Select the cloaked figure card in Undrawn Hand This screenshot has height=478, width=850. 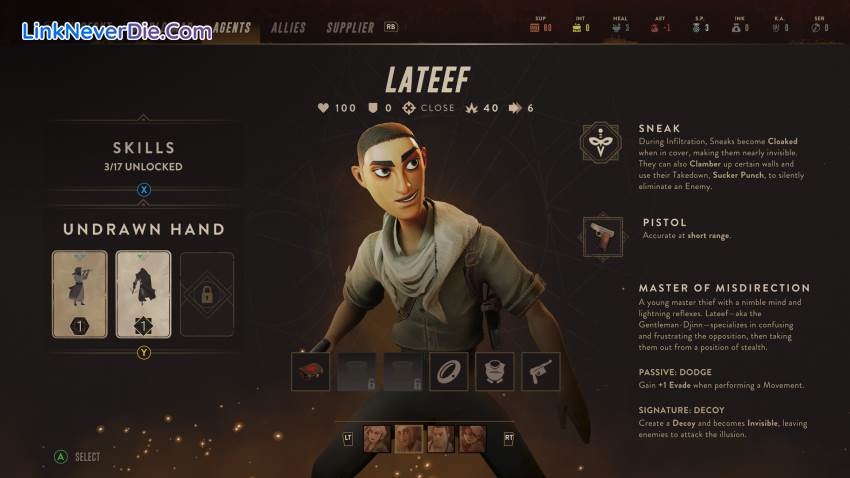point(144,294)
